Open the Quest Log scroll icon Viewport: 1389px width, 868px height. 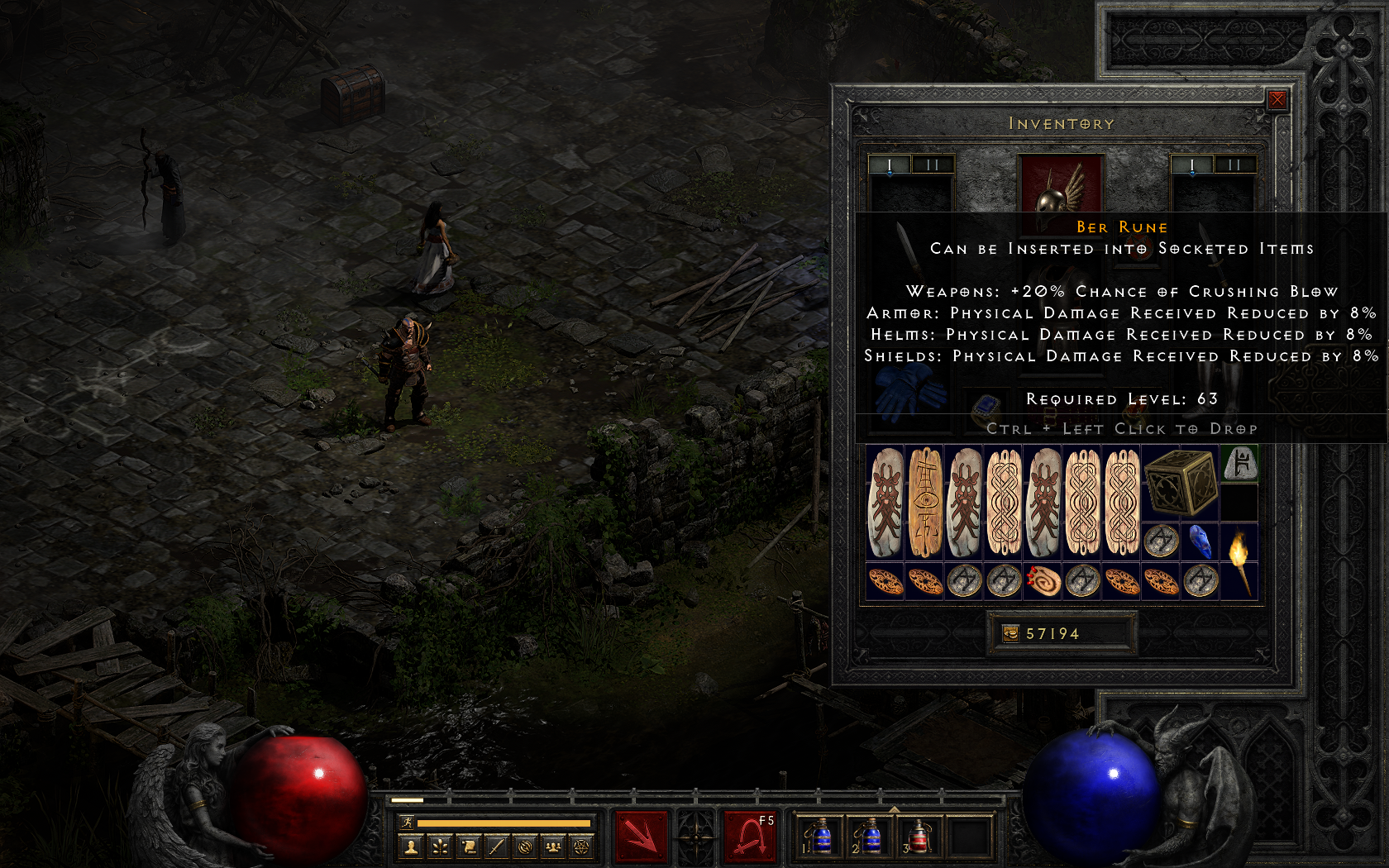(x=468, y=848)
